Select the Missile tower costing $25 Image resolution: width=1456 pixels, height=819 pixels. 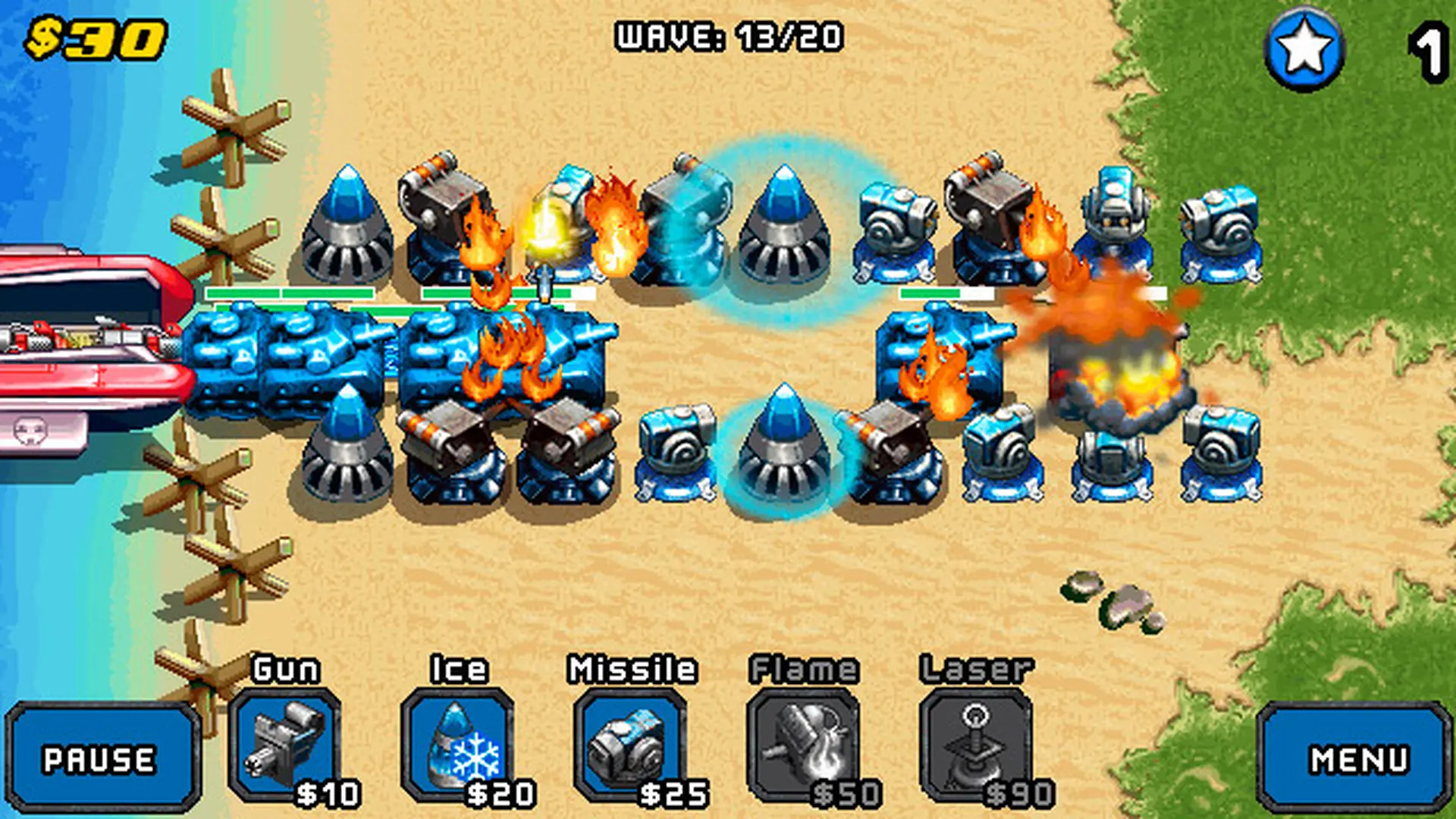tap(629, 747)
